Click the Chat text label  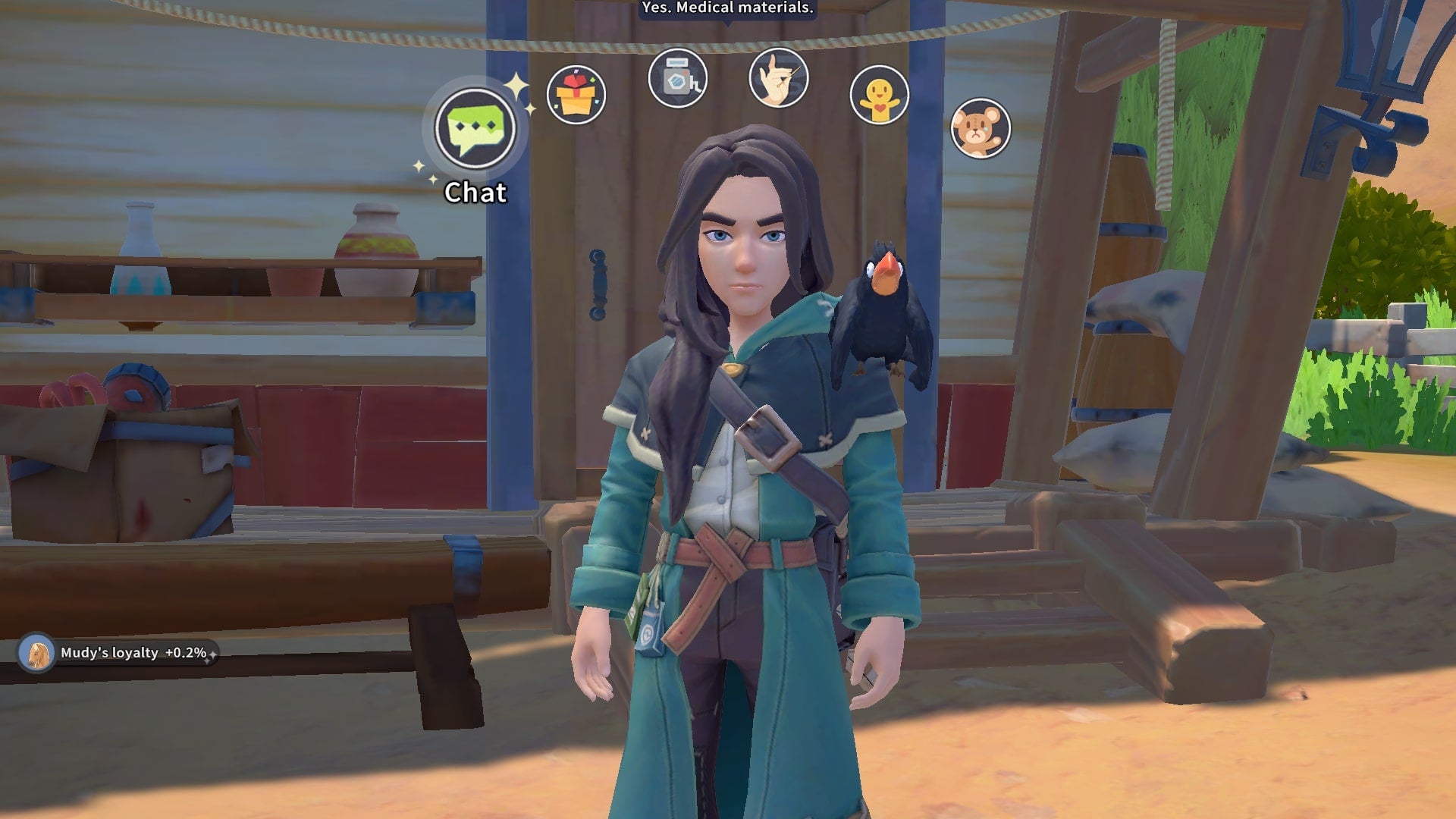coord(475,193)
